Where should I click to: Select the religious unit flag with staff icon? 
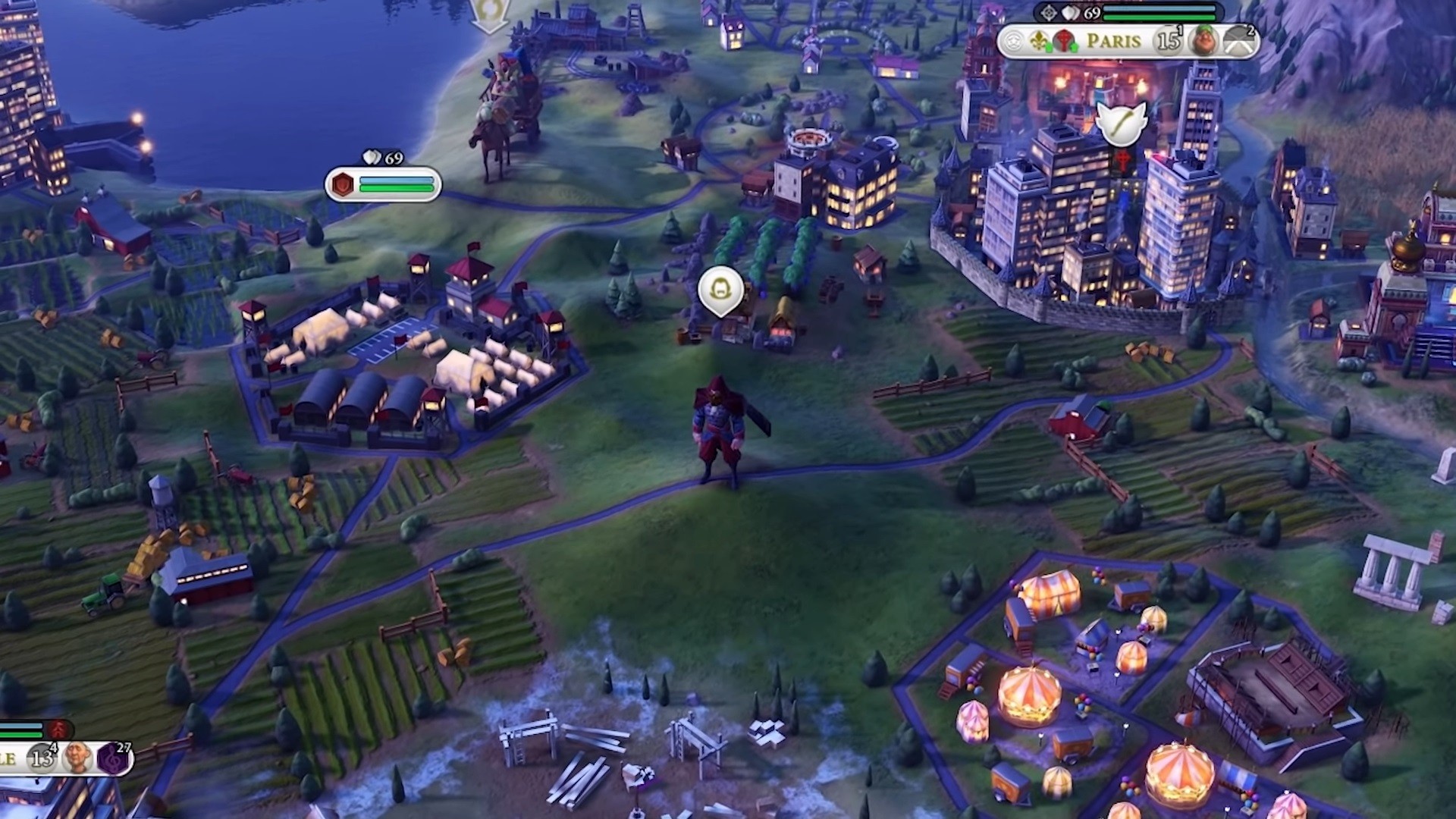1120,123
